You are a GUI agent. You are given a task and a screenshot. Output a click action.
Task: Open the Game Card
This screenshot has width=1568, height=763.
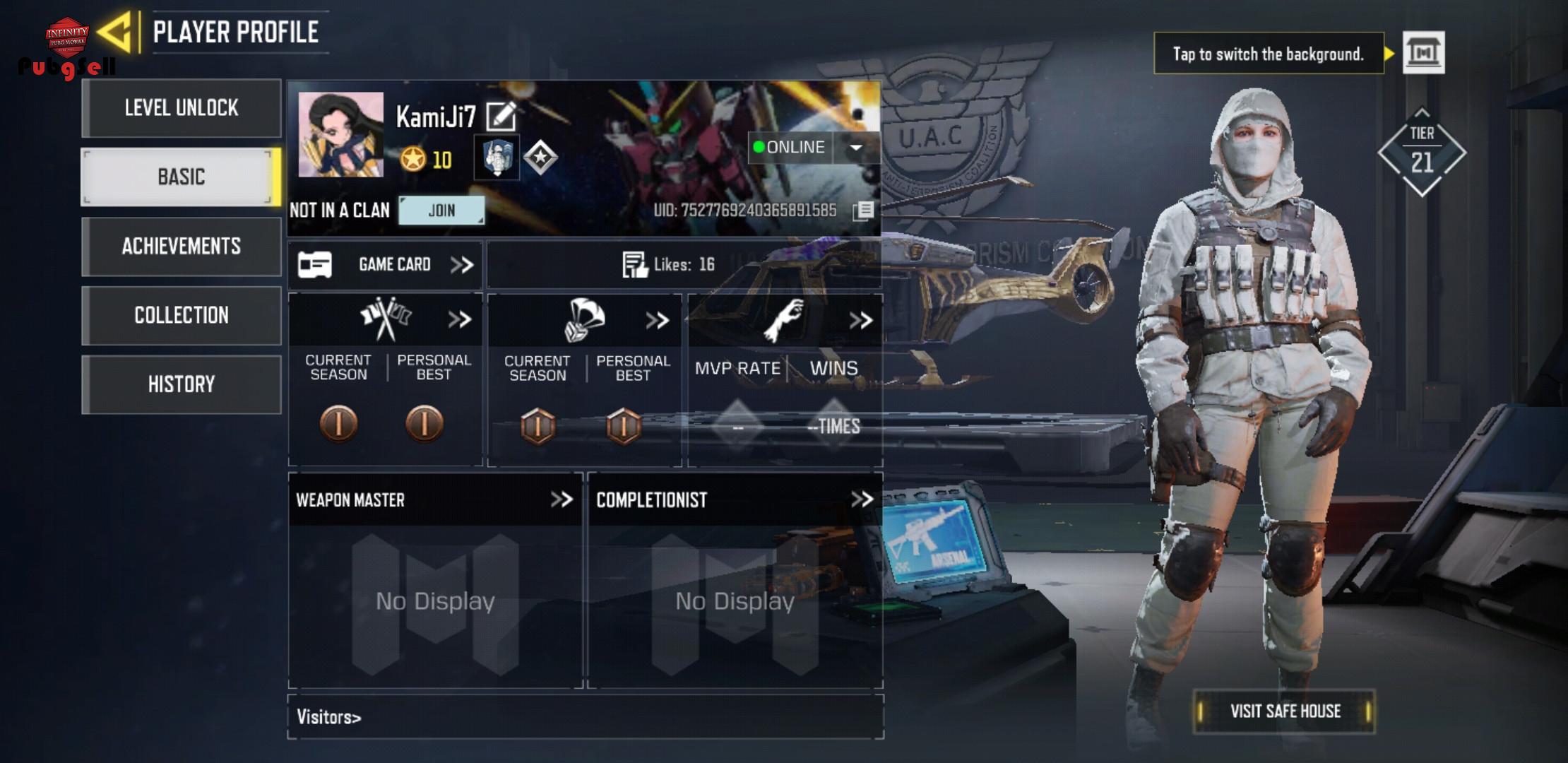click(386, 265)
